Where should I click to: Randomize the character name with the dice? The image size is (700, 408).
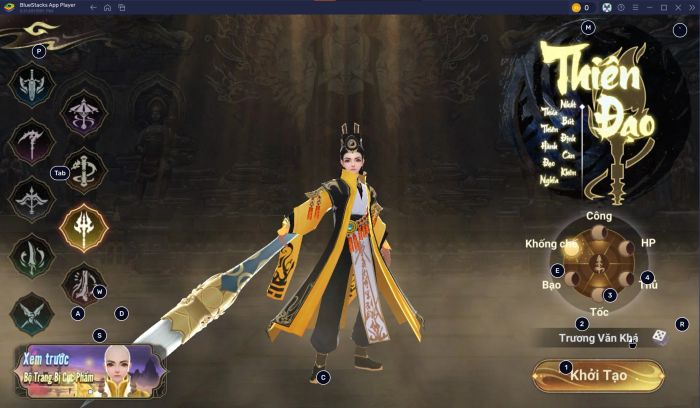pyautogui.click(x=660, y=337)
